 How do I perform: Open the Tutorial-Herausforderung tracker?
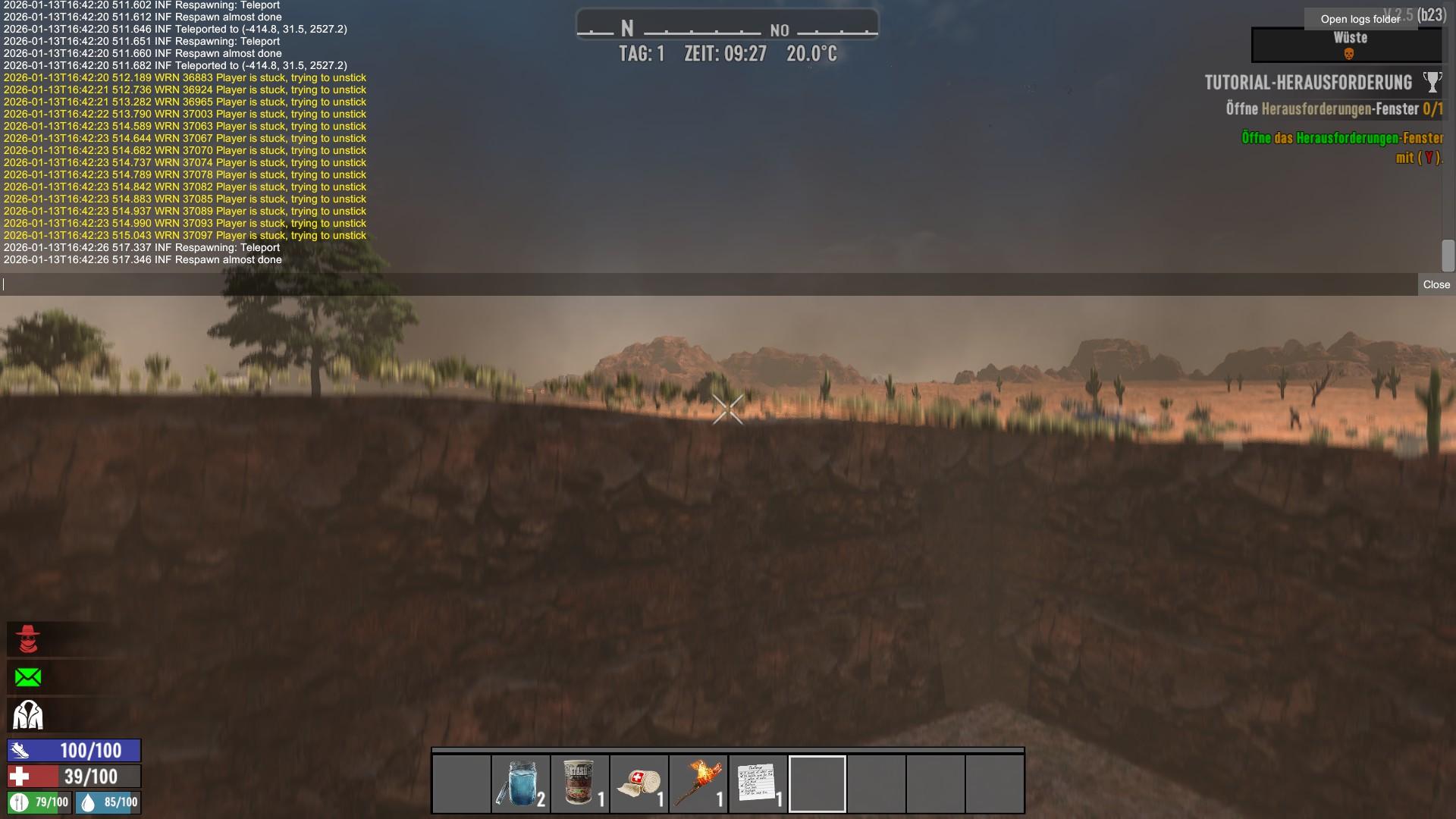tap(1308, 83)
